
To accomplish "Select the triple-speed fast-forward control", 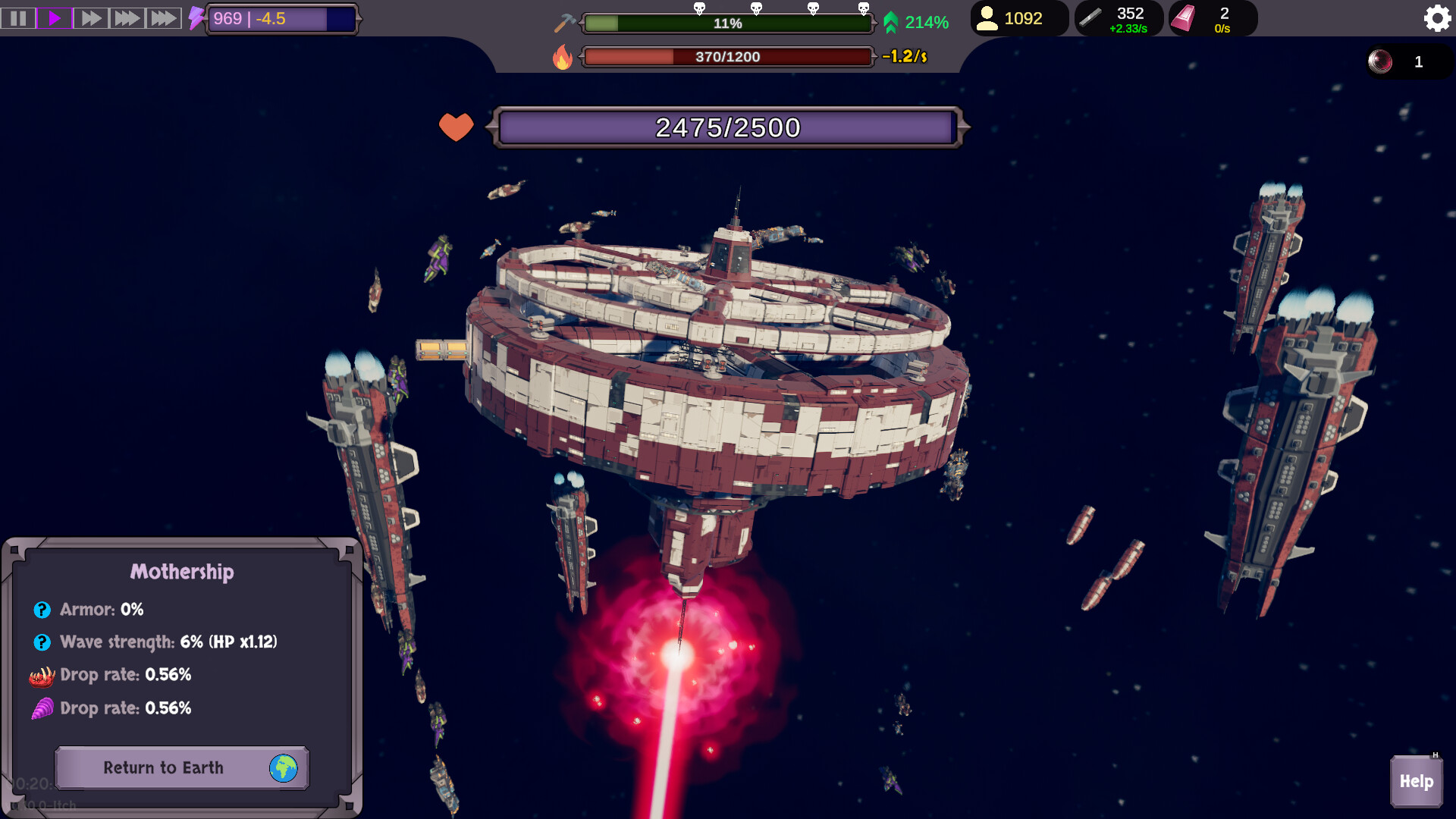I will (127, 18).
